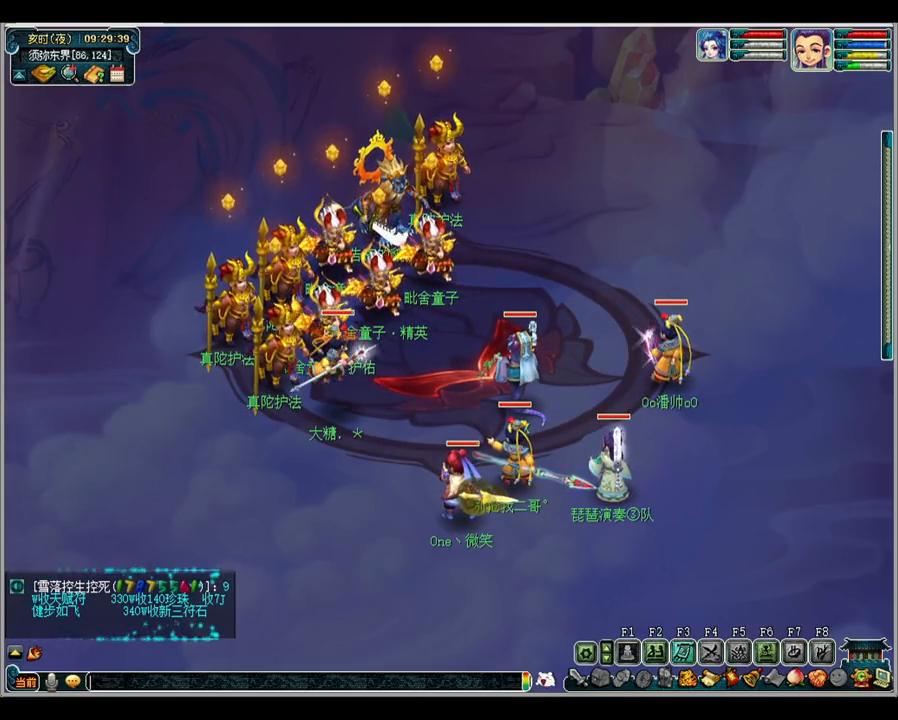Toggle the microphone voice chat button
Screen dimensions: 898x720
pyautogui.click(x=50, y=682)
